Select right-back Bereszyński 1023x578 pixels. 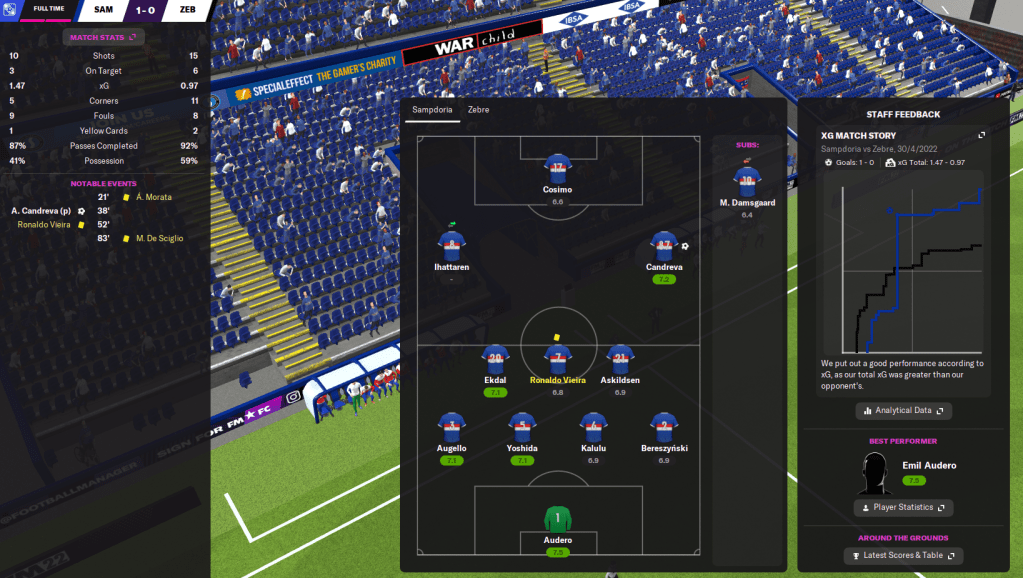tap(663, 427)
